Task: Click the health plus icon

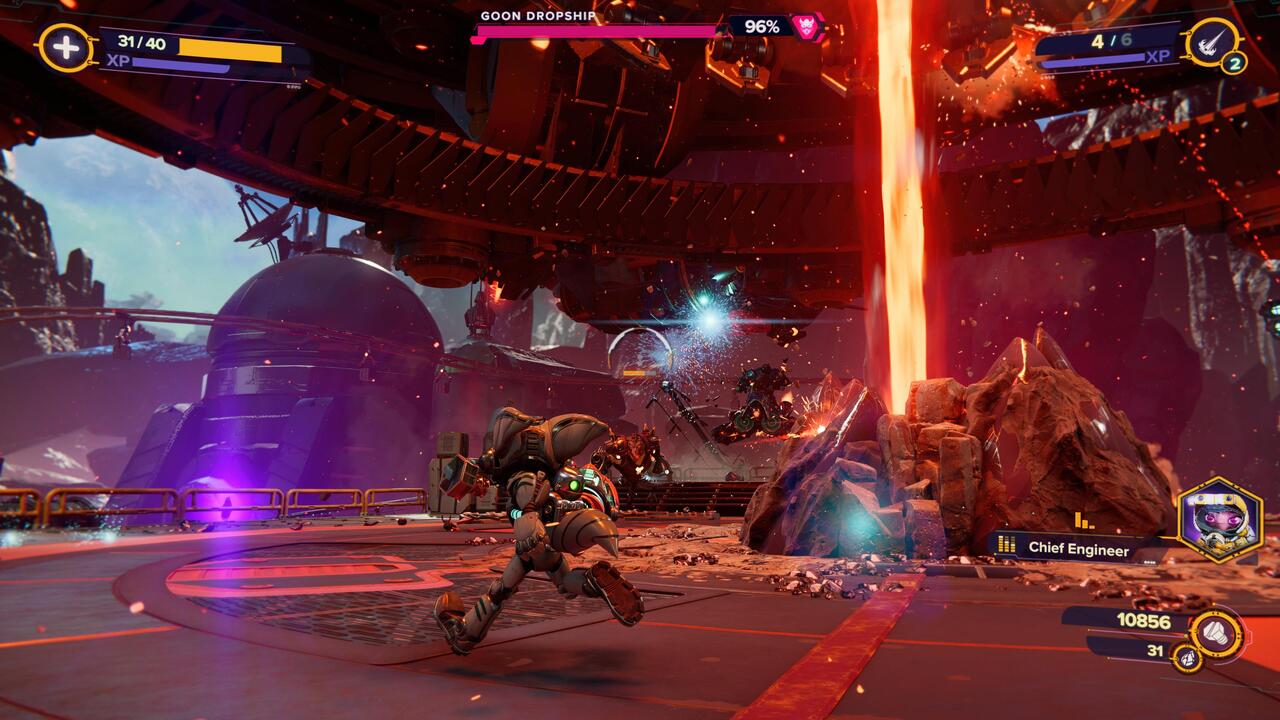Action: click(66, 48)
